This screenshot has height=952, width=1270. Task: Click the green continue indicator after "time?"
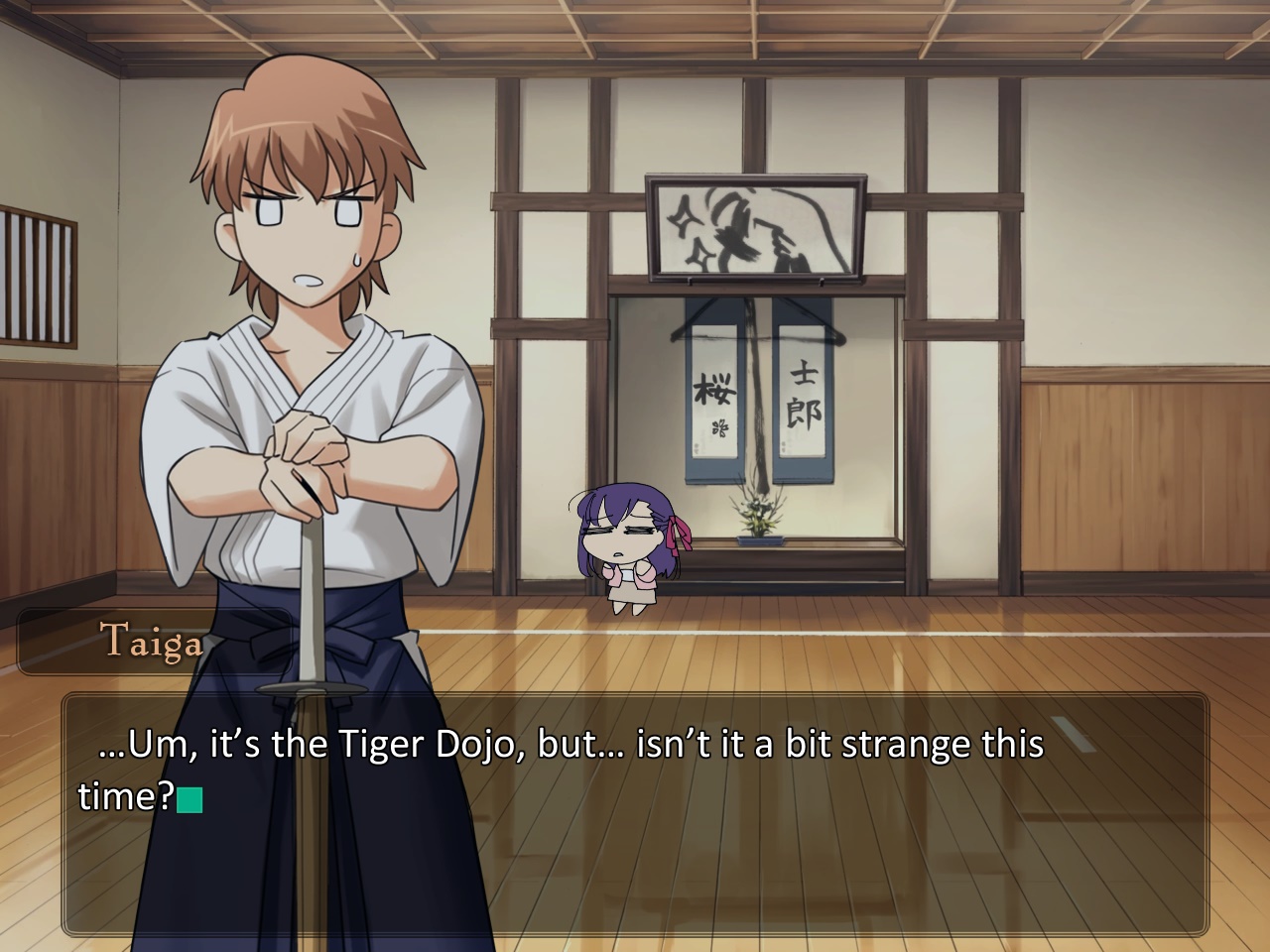click(x=190, y=799)
